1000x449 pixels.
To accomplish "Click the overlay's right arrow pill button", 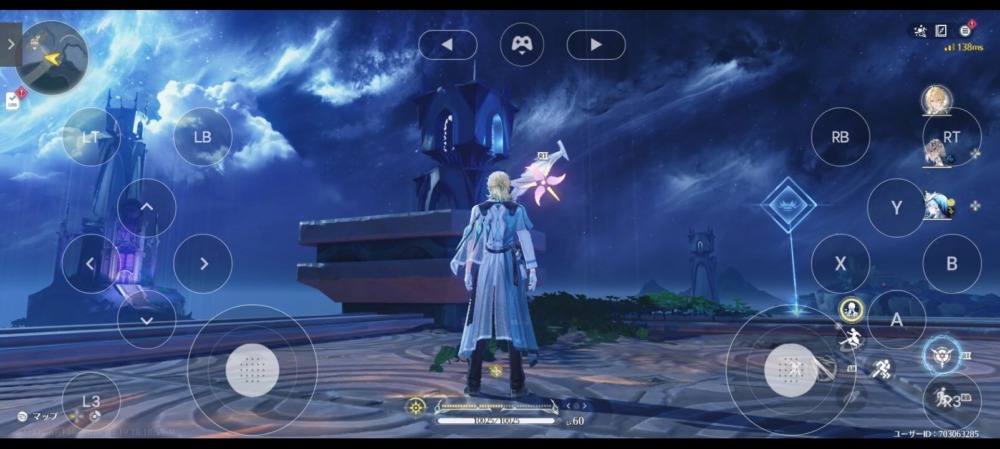I will click(596, 44).
